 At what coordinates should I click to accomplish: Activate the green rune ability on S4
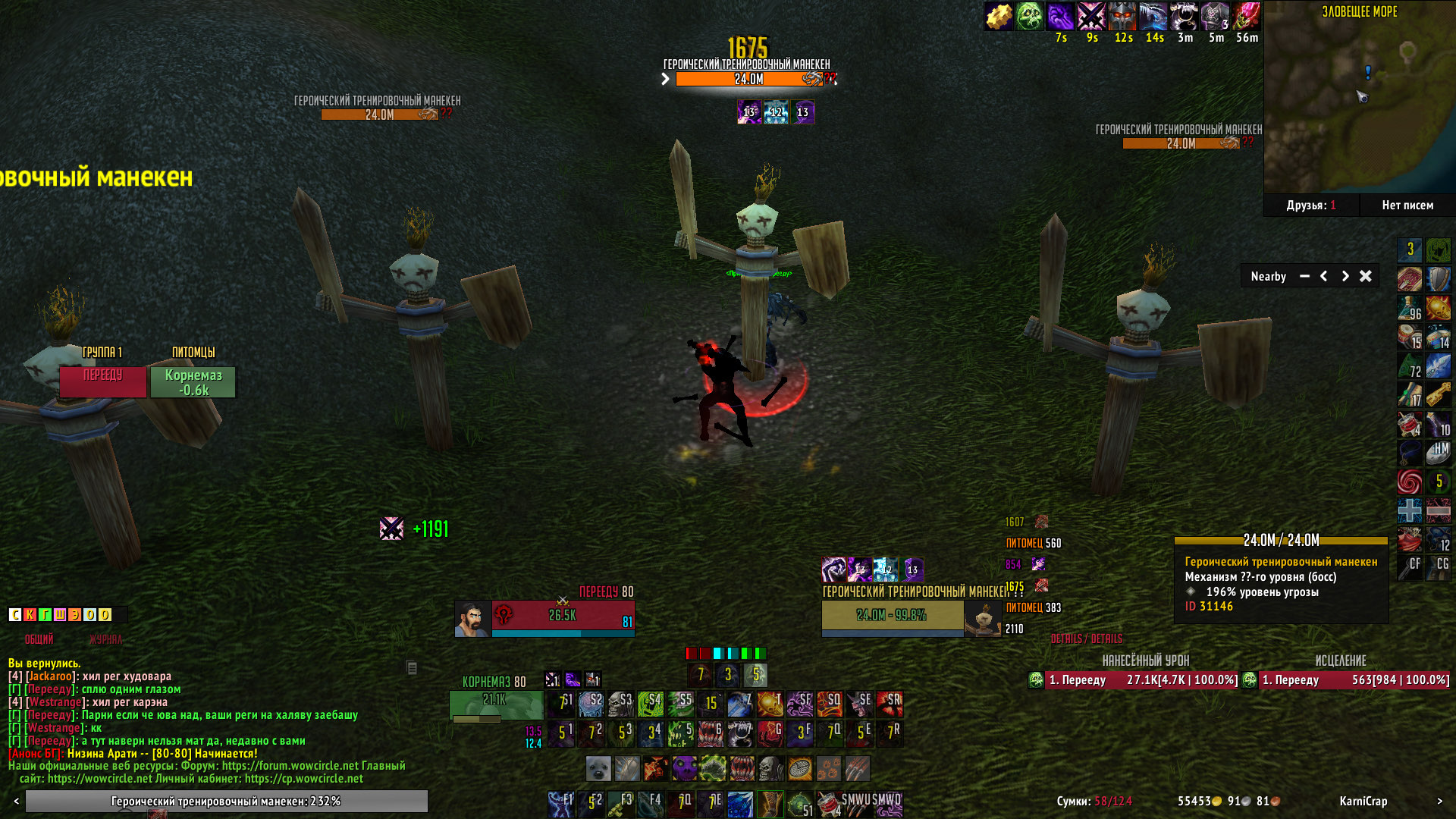coord(650,704)
